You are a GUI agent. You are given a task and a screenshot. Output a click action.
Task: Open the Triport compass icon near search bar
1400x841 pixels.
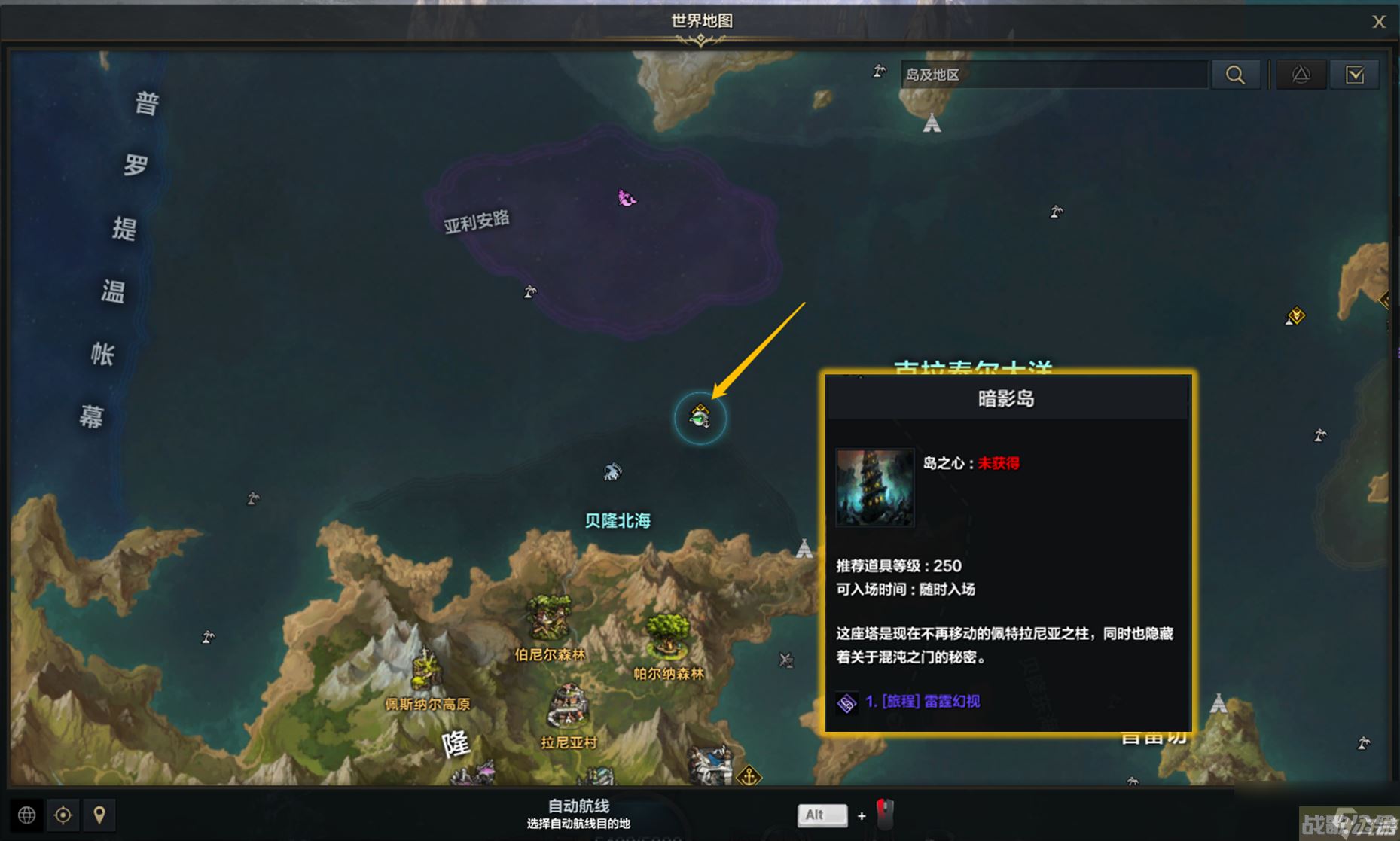[1301, 74]
